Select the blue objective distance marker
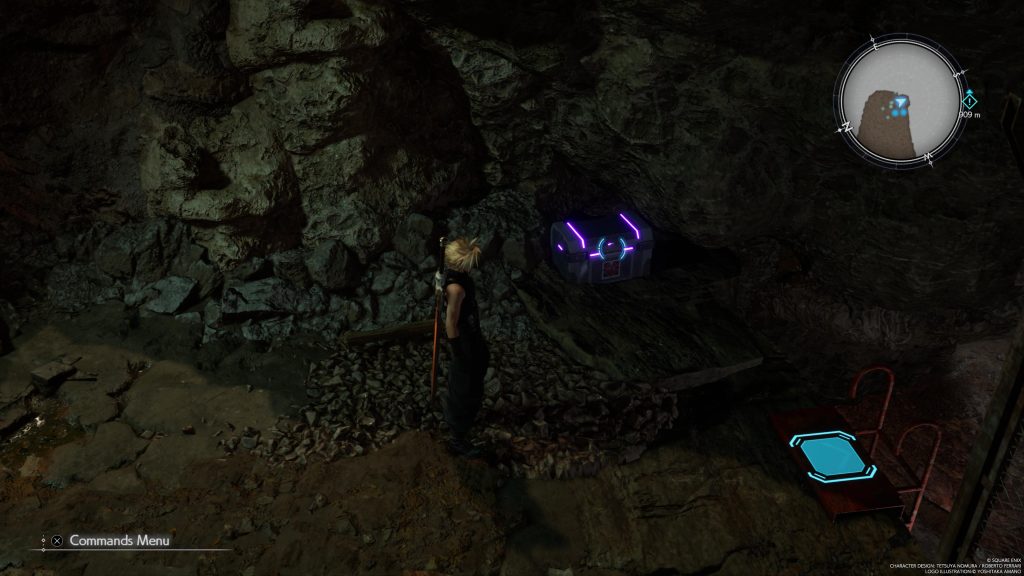 pos(969,100)
